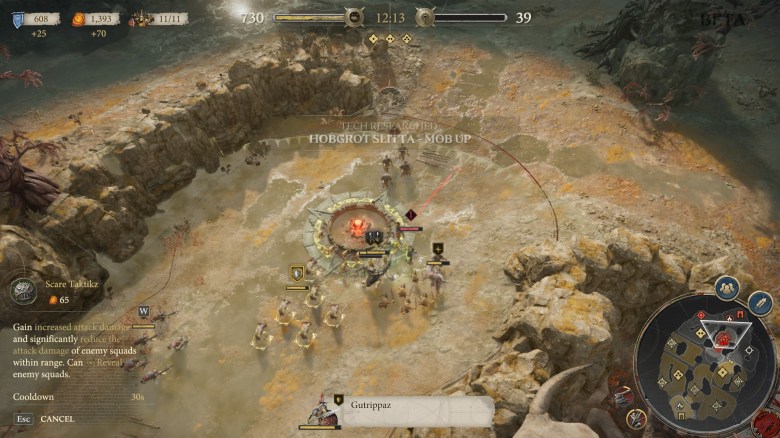Open the squads button above the minimap
The height and width of the screenshot is (438, 780).
pos(727,288)
